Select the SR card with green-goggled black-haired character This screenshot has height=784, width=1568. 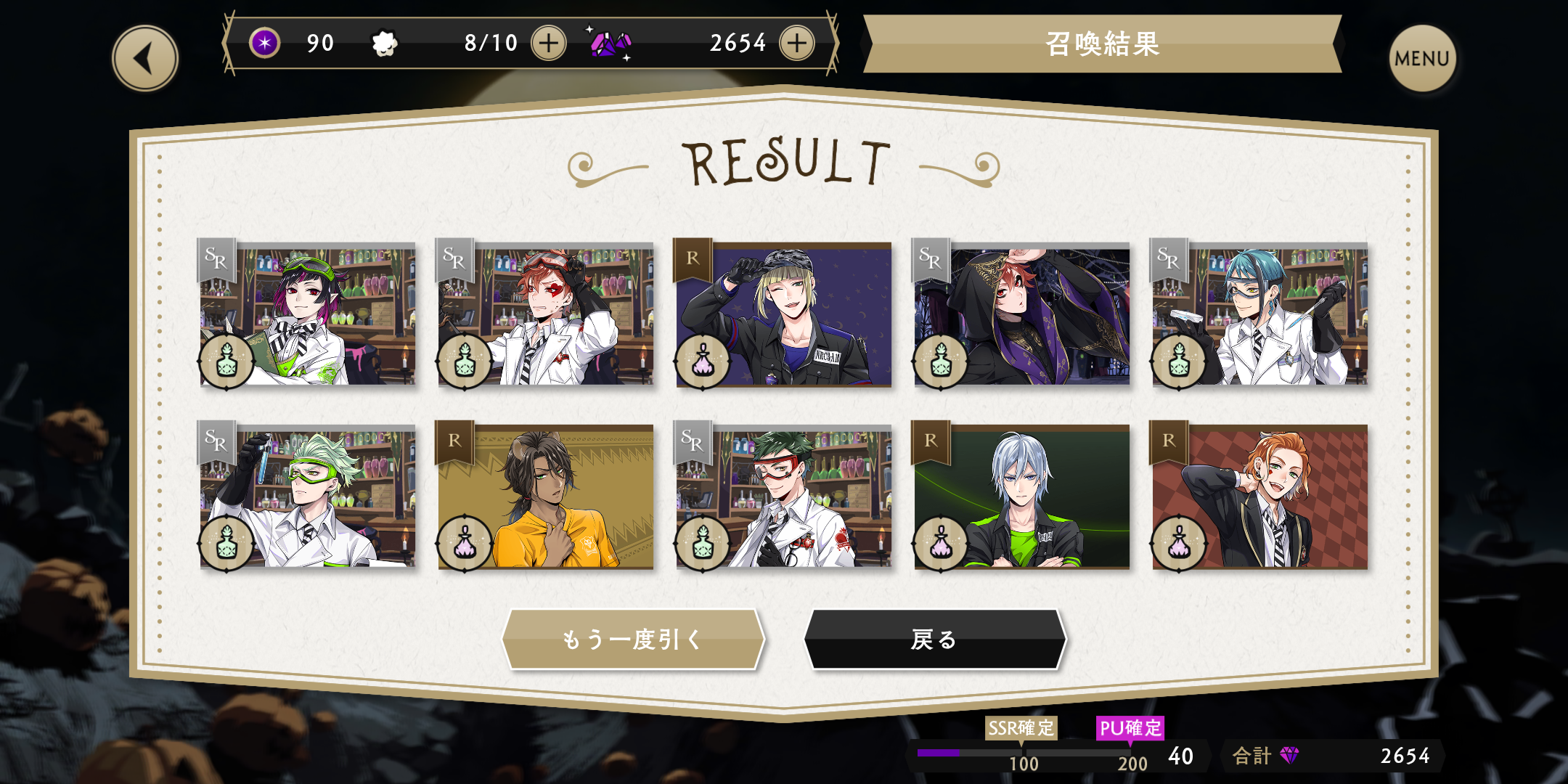(x=308, y=314)
